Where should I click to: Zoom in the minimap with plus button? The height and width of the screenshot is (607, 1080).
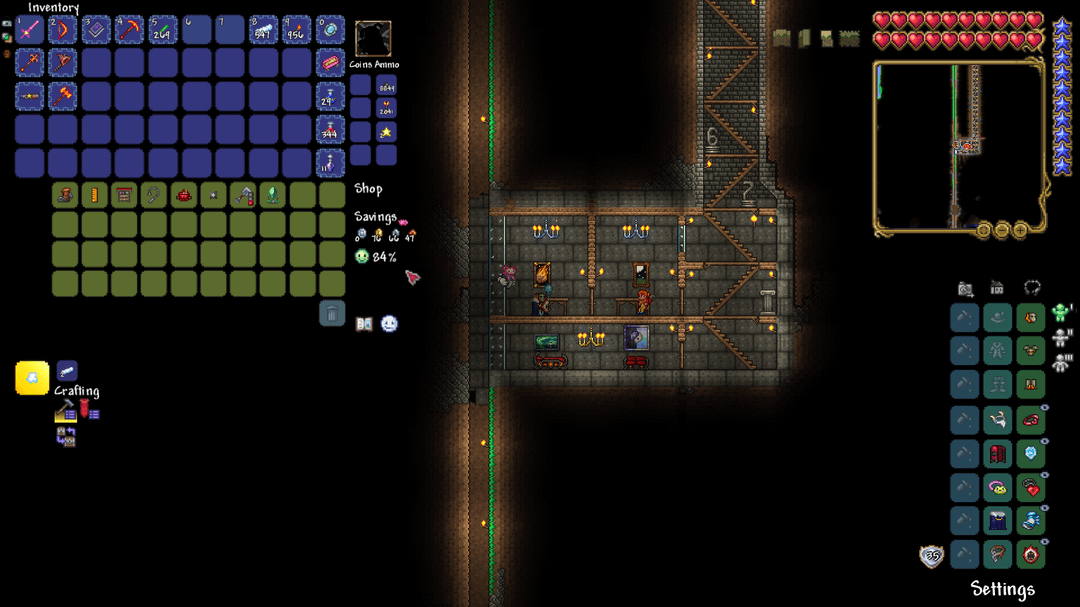[1020, 230]
